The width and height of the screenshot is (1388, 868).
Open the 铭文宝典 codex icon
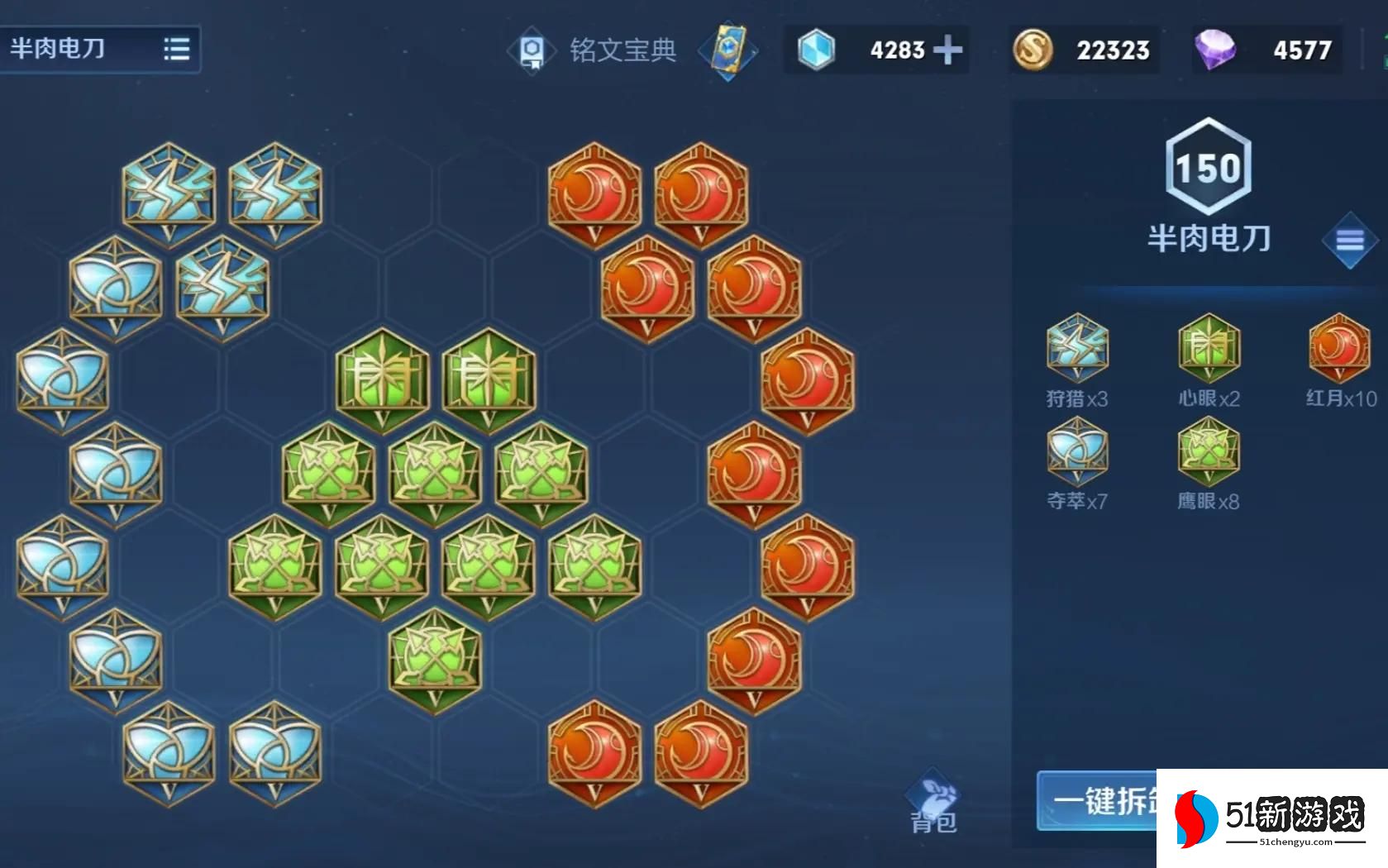(x=532, y=50)
